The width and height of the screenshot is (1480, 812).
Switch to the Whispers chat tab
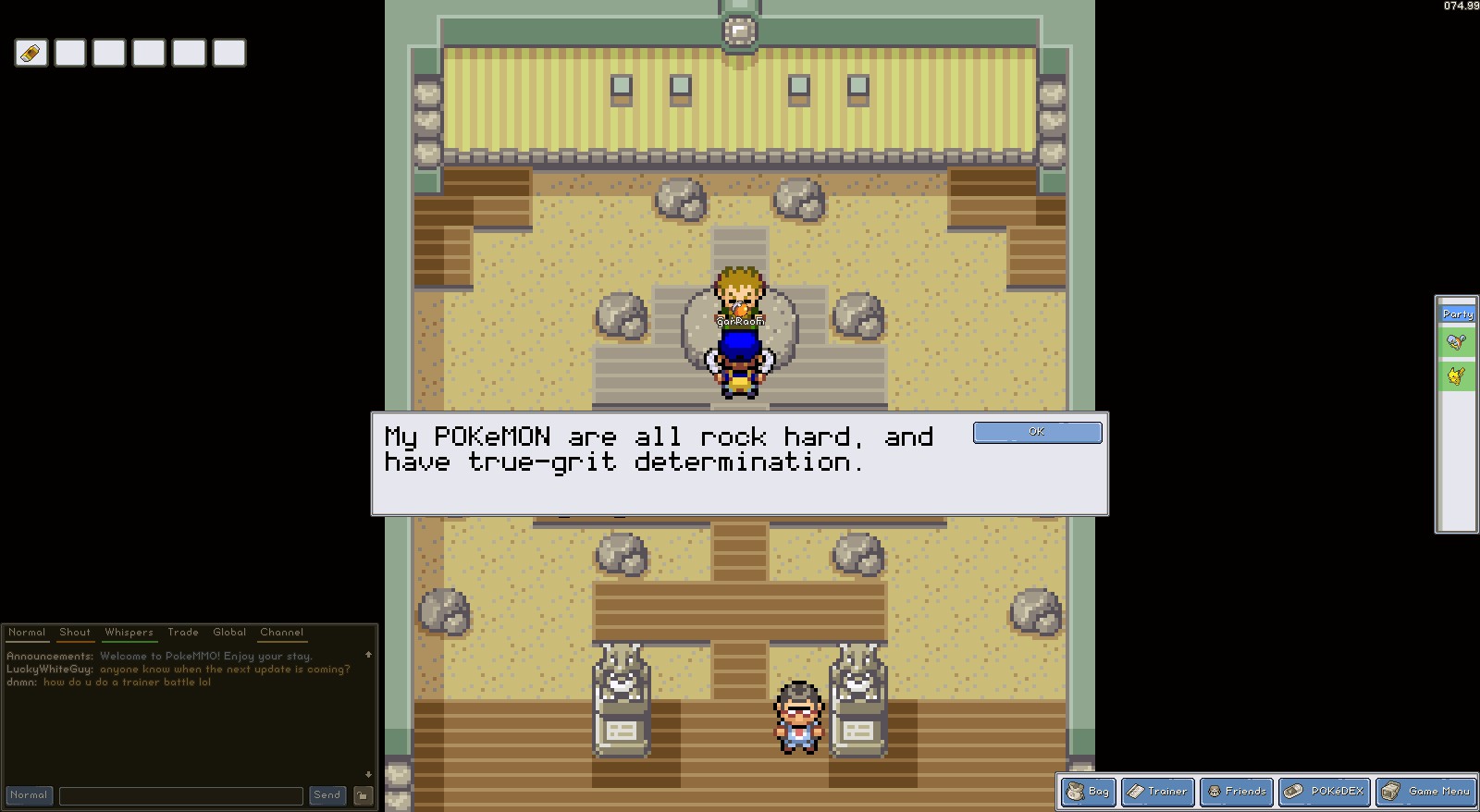129,633
